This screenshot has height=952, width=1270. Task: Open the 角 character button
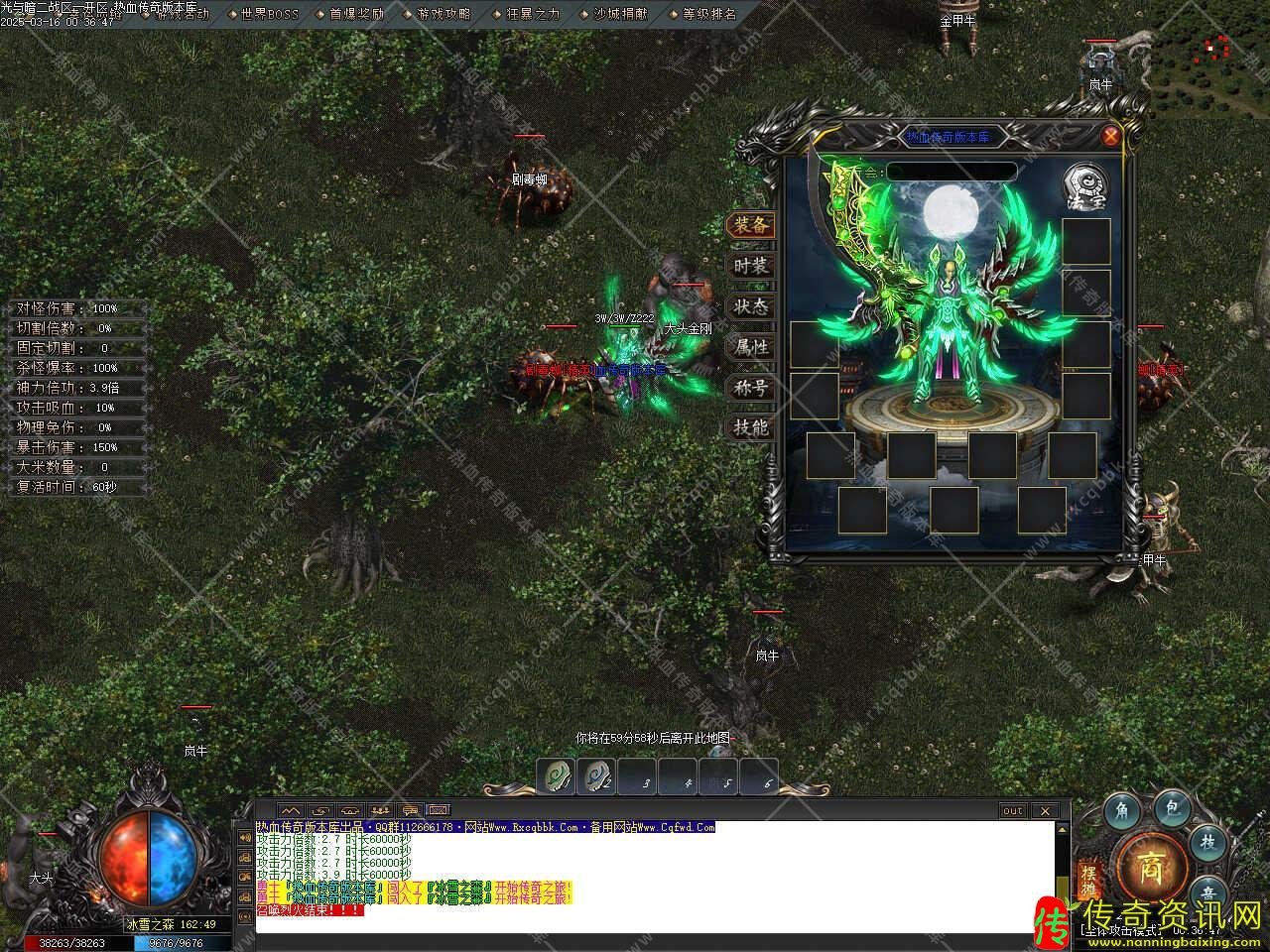click(1122, 812)
